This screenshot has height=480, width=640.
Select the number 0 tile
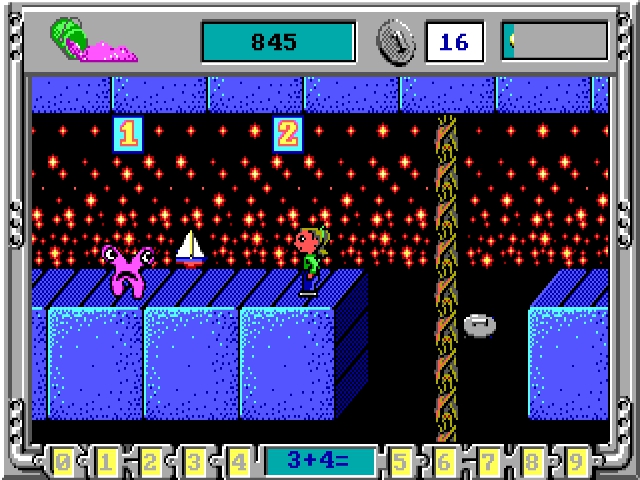(x=63, y=462)
